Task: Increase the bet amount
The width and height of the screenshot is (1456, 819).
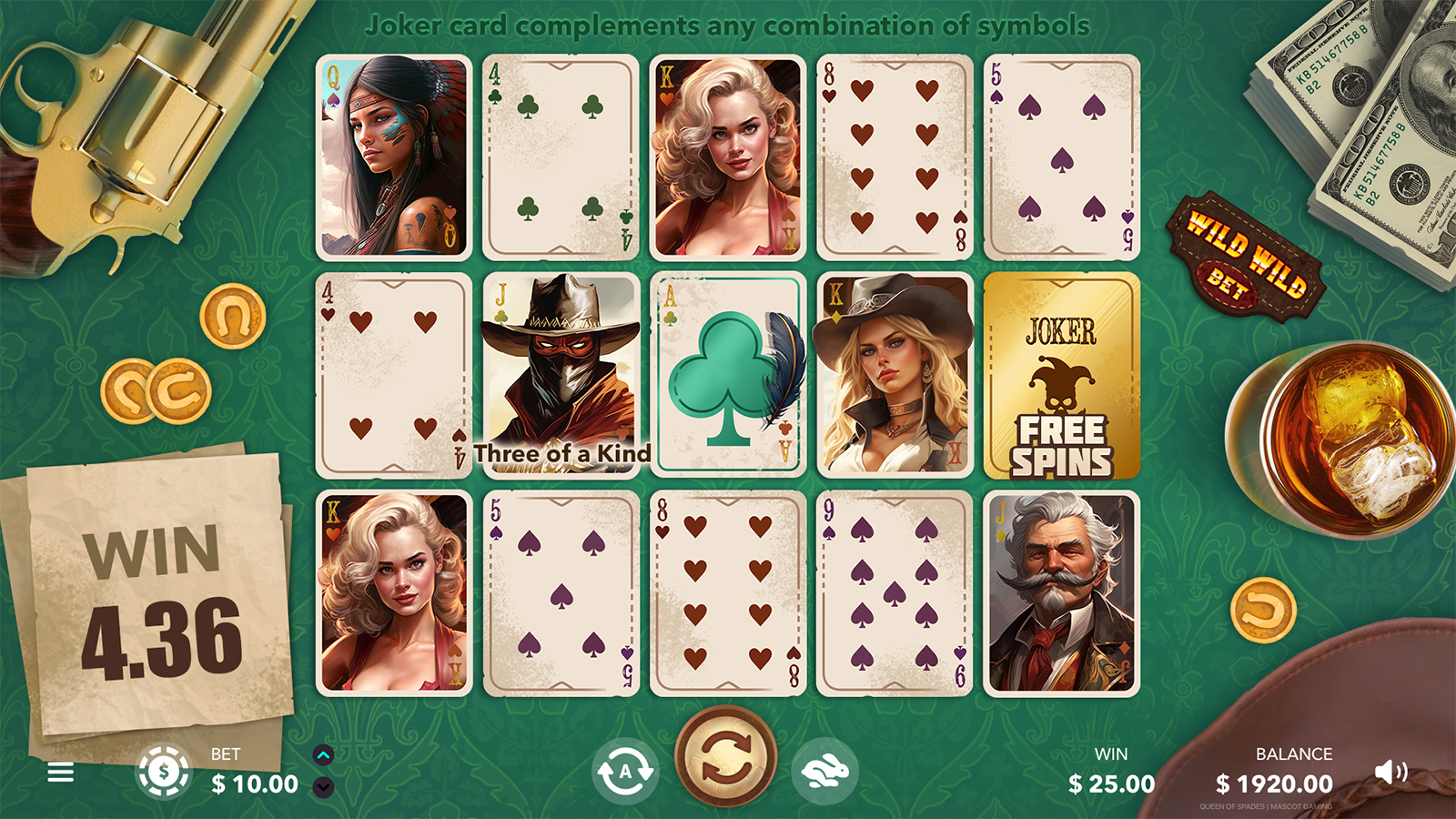Action: 323,754
